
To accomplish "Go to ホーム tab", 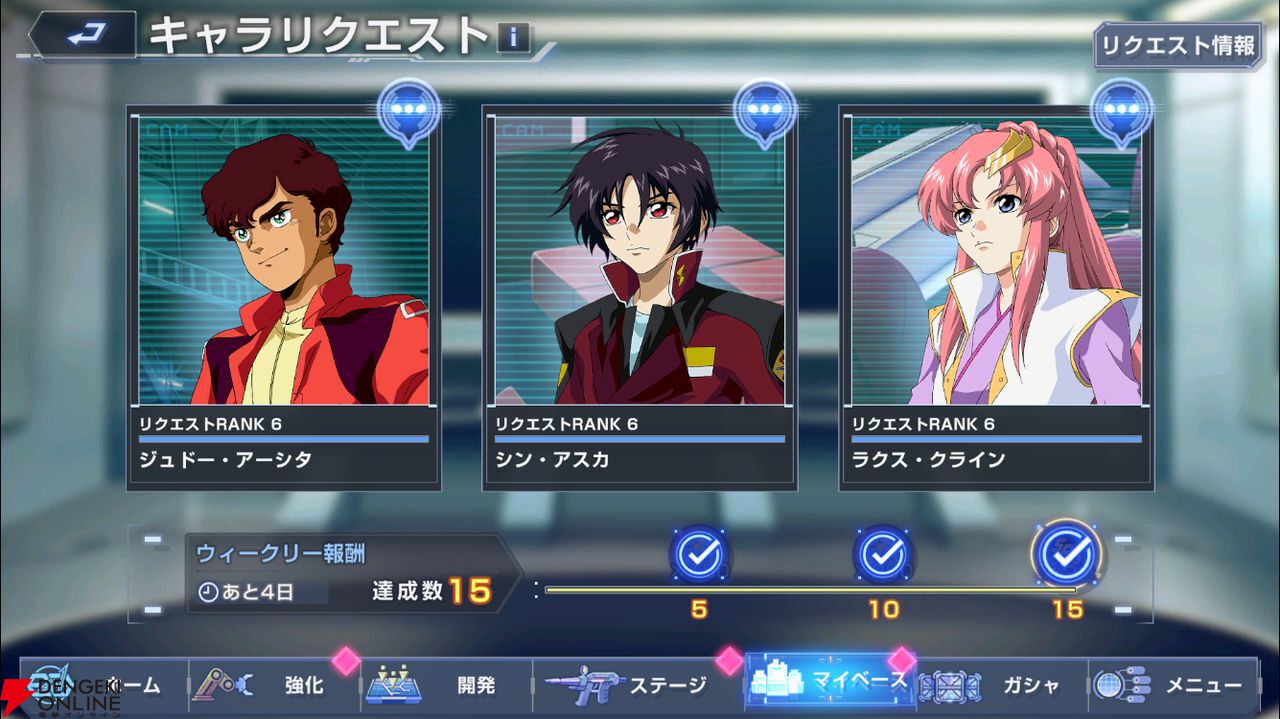I will click(95, 686).
